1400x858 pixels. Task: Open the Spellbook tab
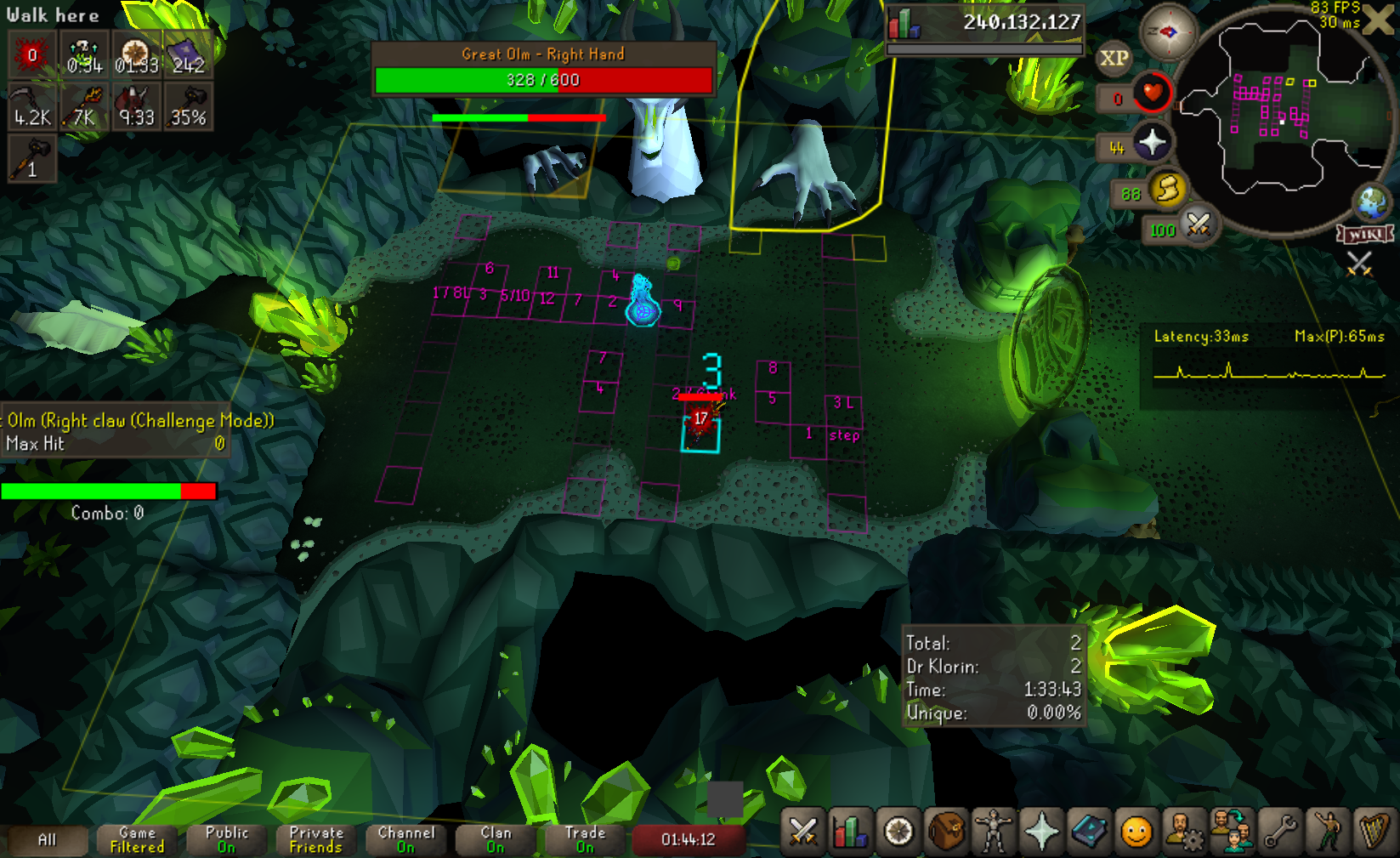pos(1089,831)
